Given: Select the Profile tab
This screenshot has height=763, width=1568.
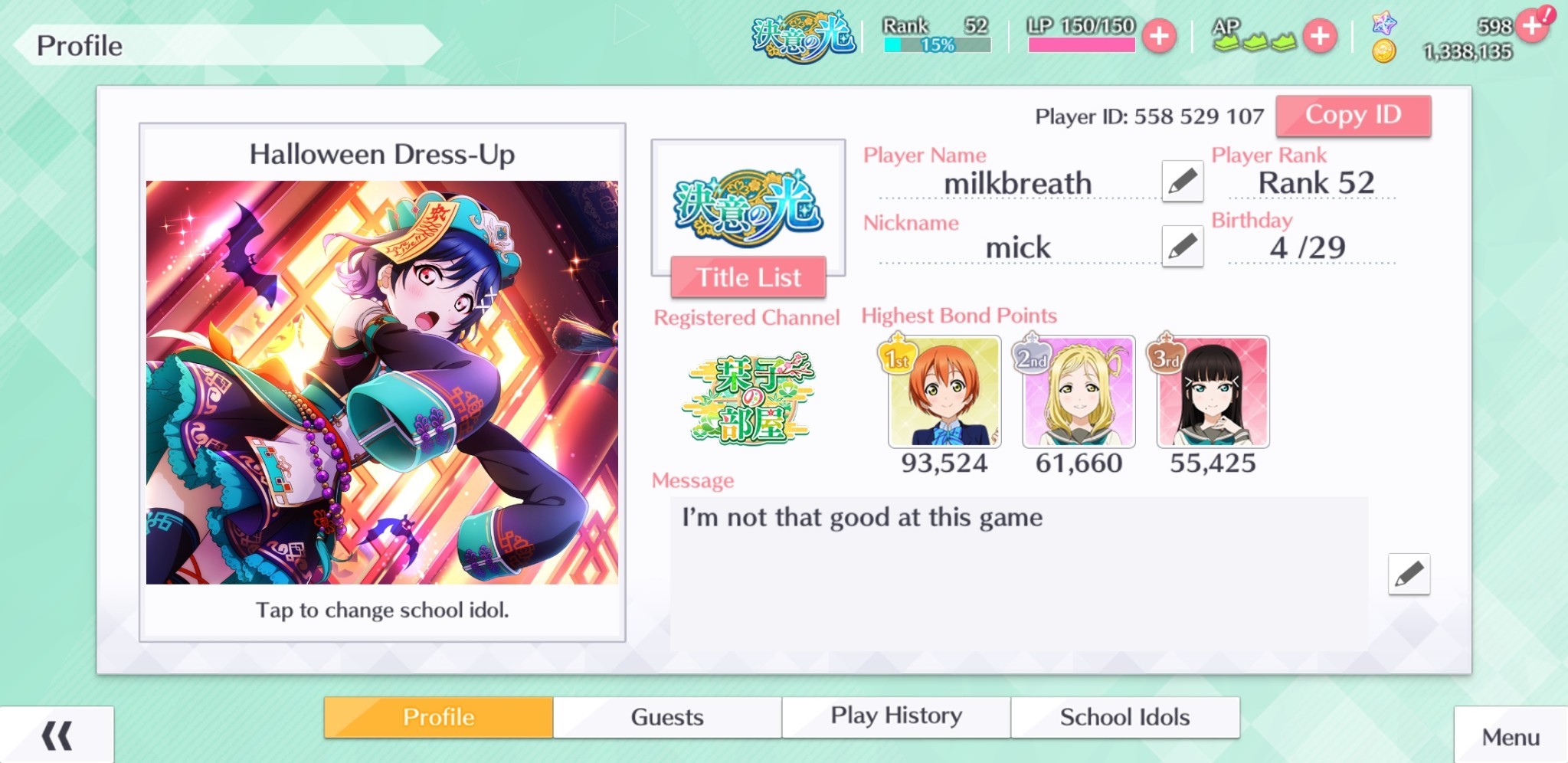Looking at the screenshot, I should coord(438,717).
